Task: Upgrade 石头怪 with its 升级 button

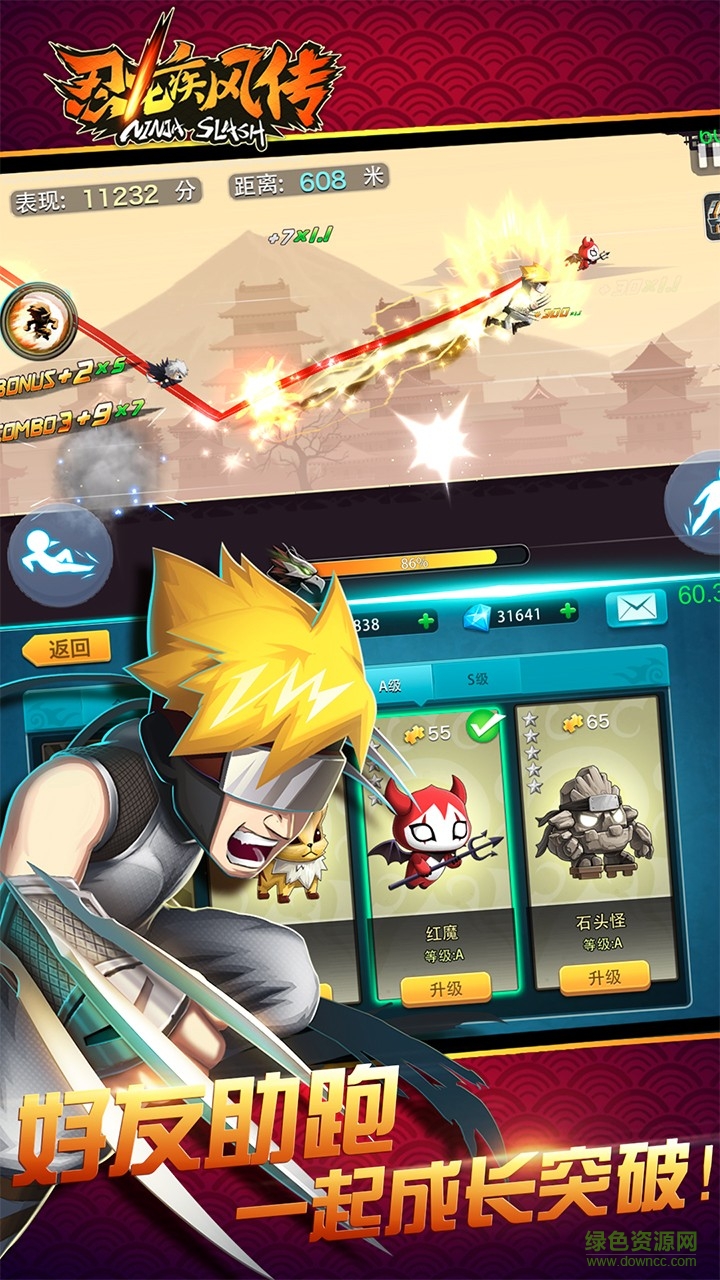Action: point(604,976)
